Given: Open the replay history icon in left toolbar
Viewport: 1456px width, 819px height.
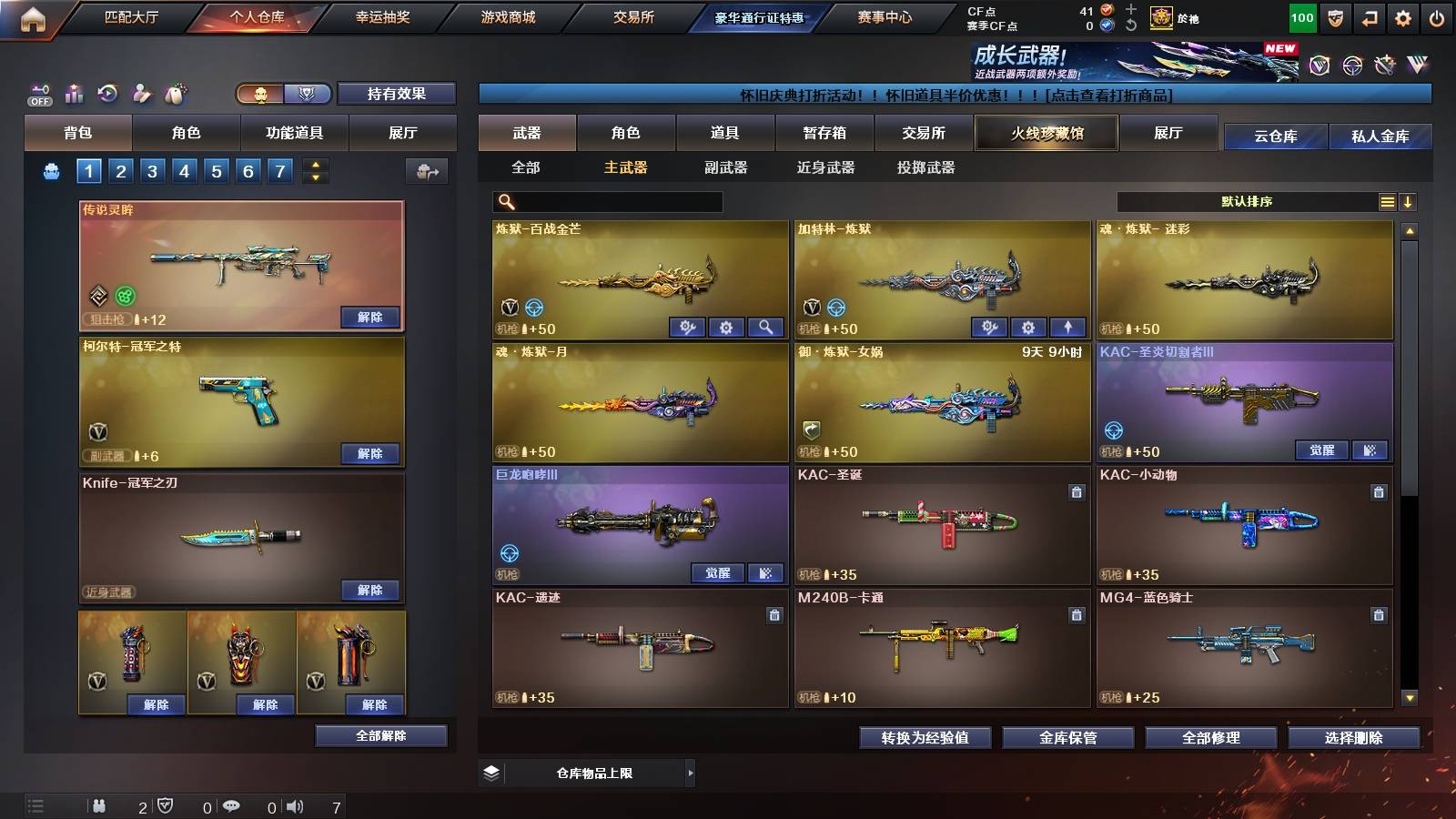Looking at the screenshot, I should pos(107,94).
